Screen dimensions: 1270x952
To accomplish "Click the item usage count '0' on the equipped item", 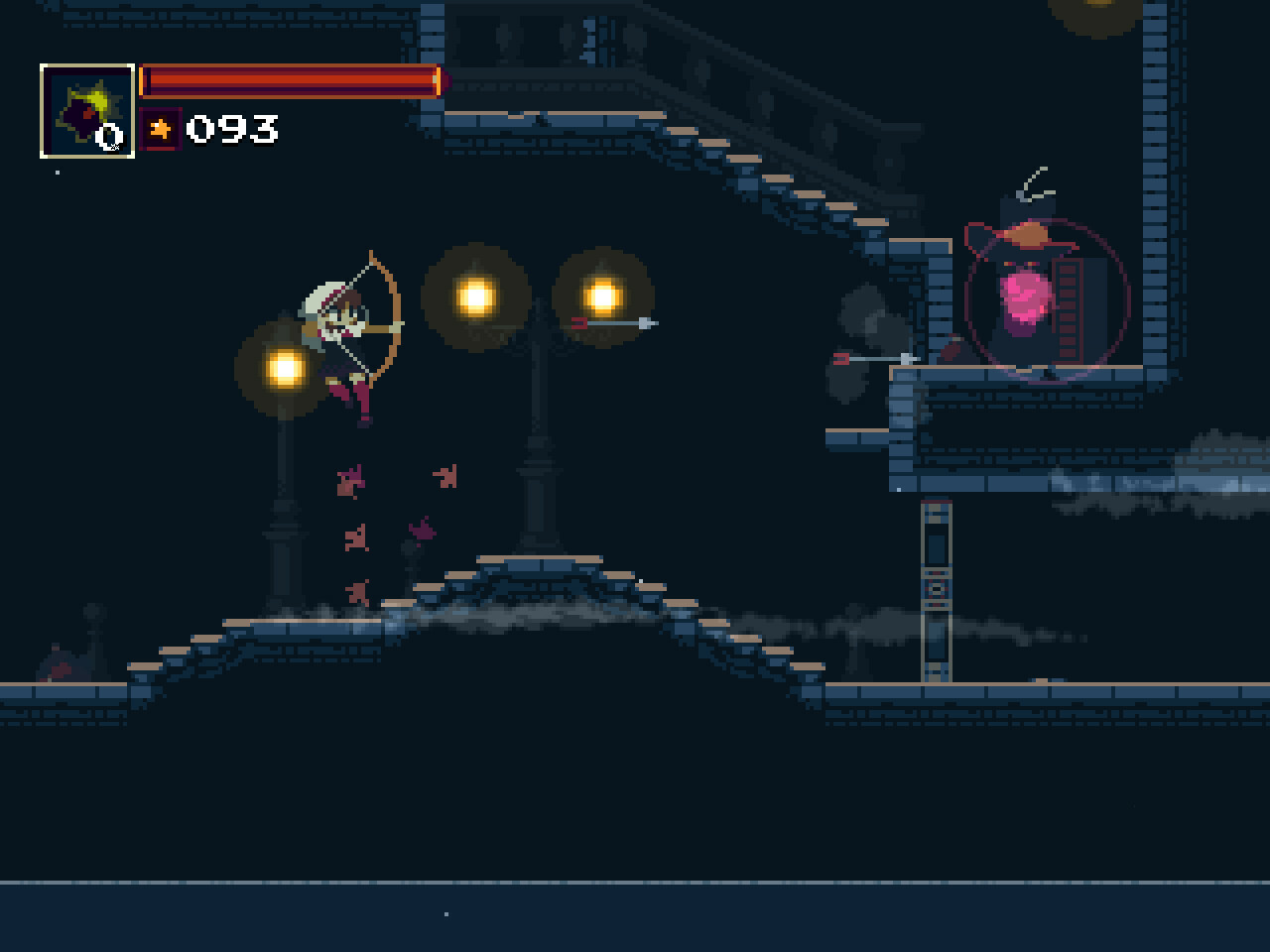I will [111, 136].
